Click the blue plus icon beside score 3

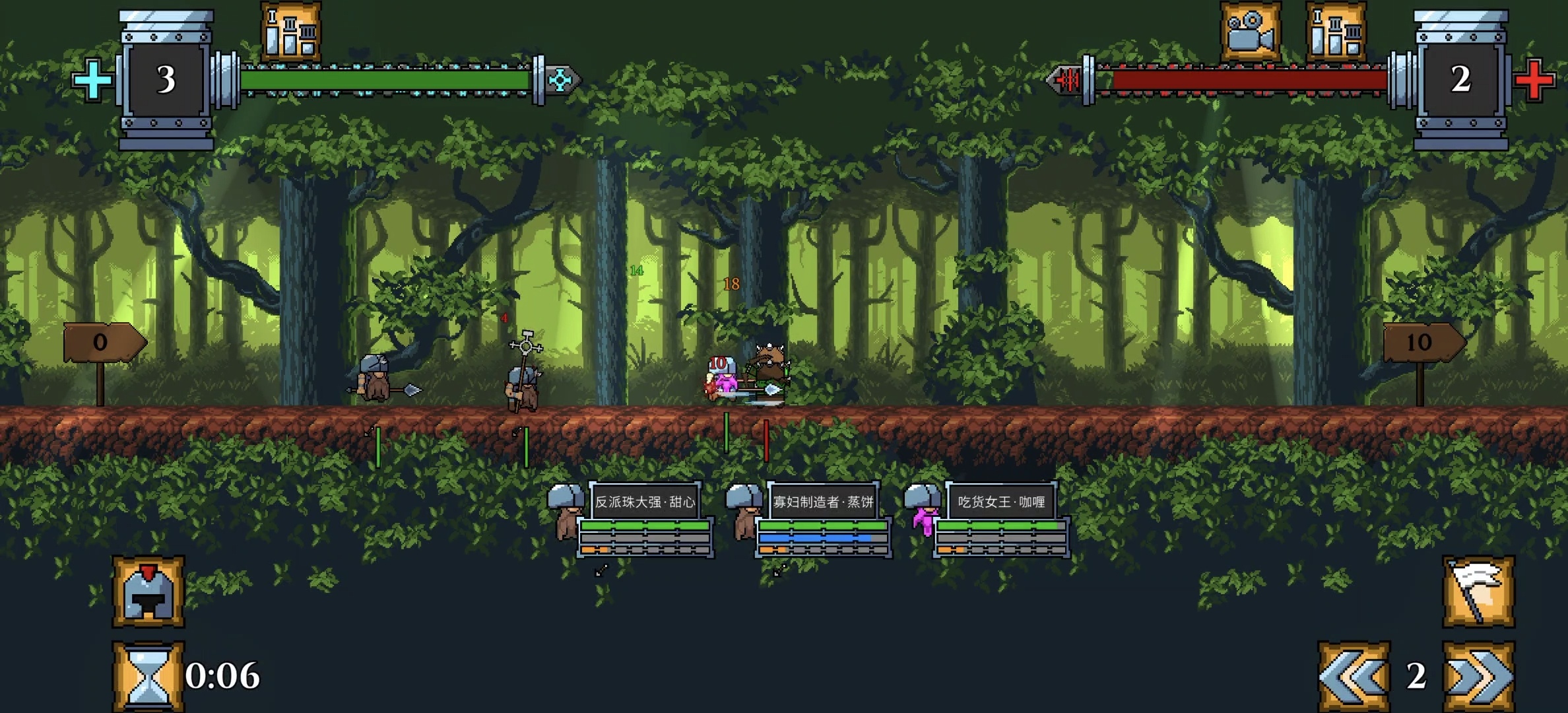[x=92, y=79]
